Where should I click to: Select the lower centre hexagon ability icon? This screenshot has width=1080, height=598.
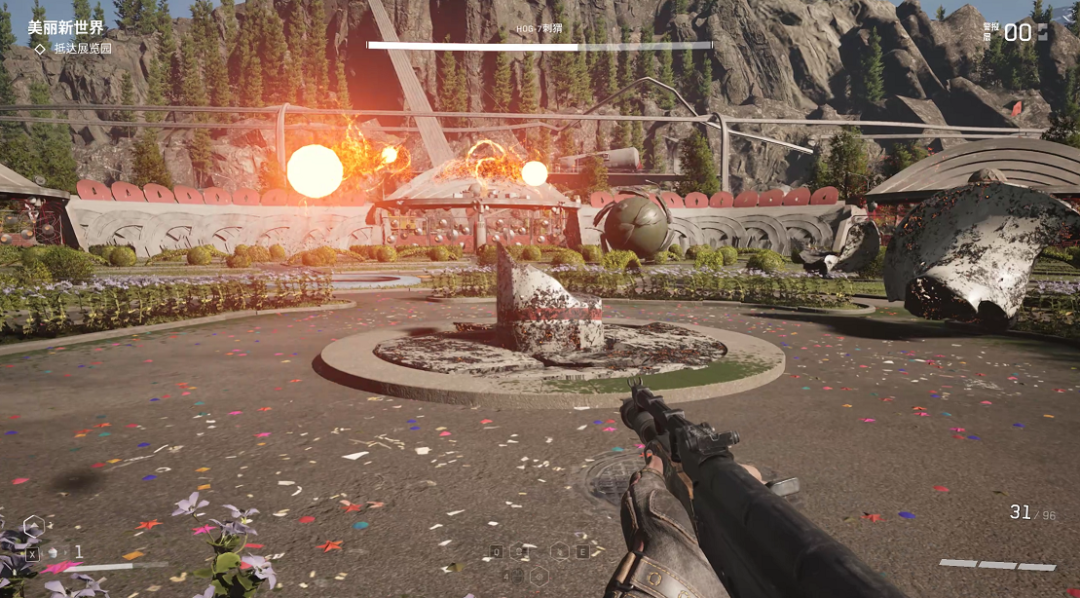[539, 575]
